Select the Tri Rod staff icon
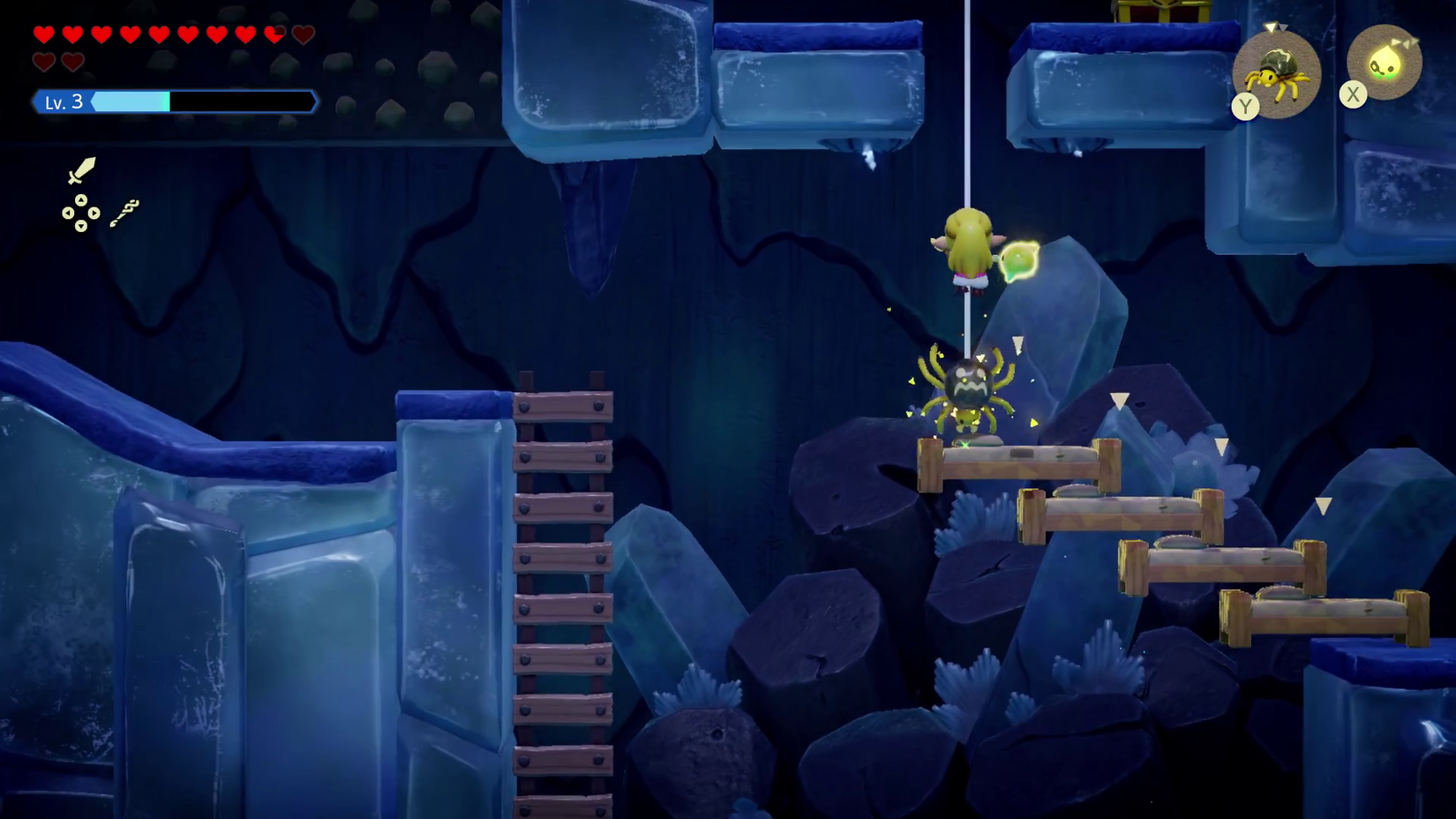 tap(124, 214)
